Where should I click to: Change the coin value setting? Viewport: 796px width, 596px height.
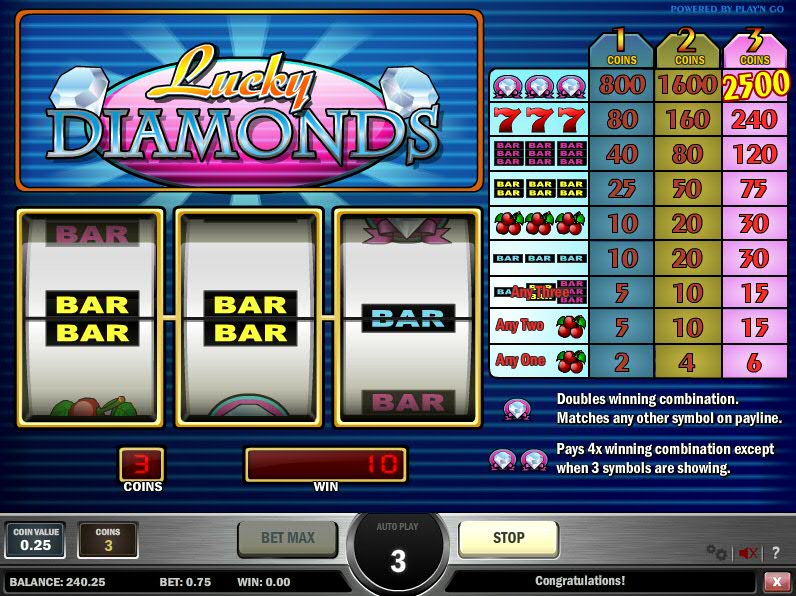pyautogui.click(x=35, y=540)
